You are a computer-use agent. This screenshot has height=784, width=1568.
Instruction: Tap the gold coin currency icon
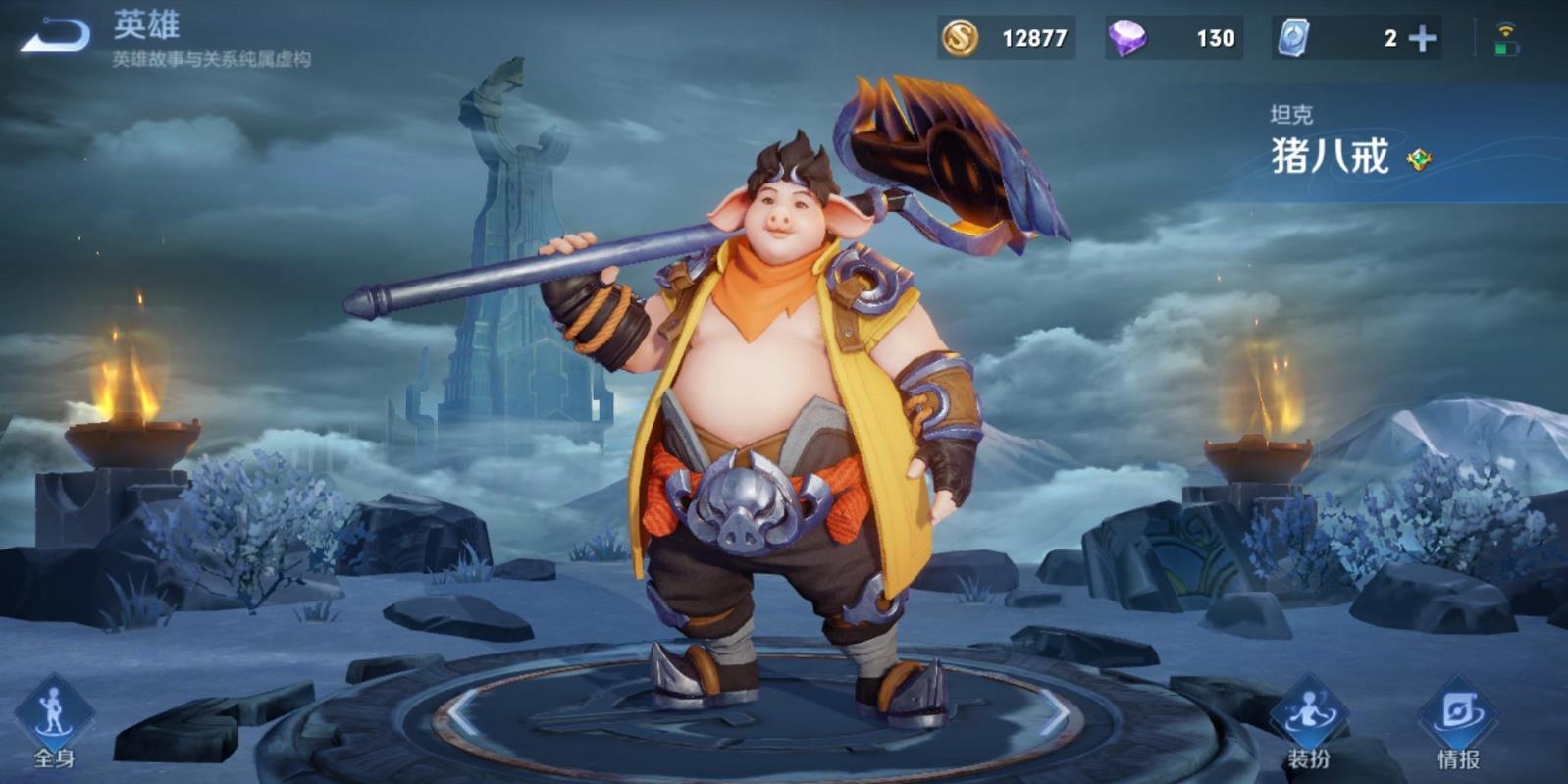coord(960,38)
